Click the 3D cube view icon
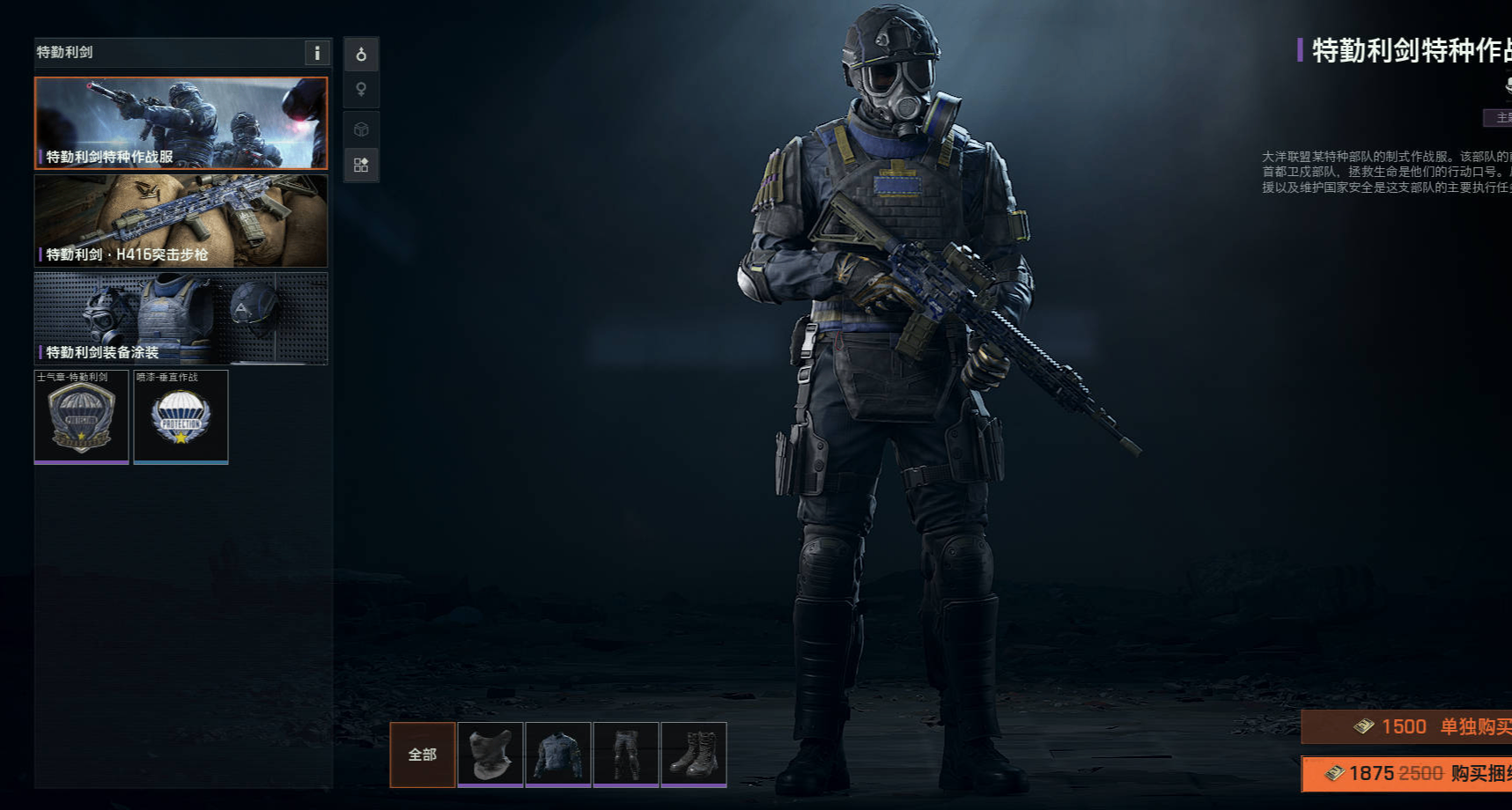This screenshot has height=810, width=1512. 361,129
